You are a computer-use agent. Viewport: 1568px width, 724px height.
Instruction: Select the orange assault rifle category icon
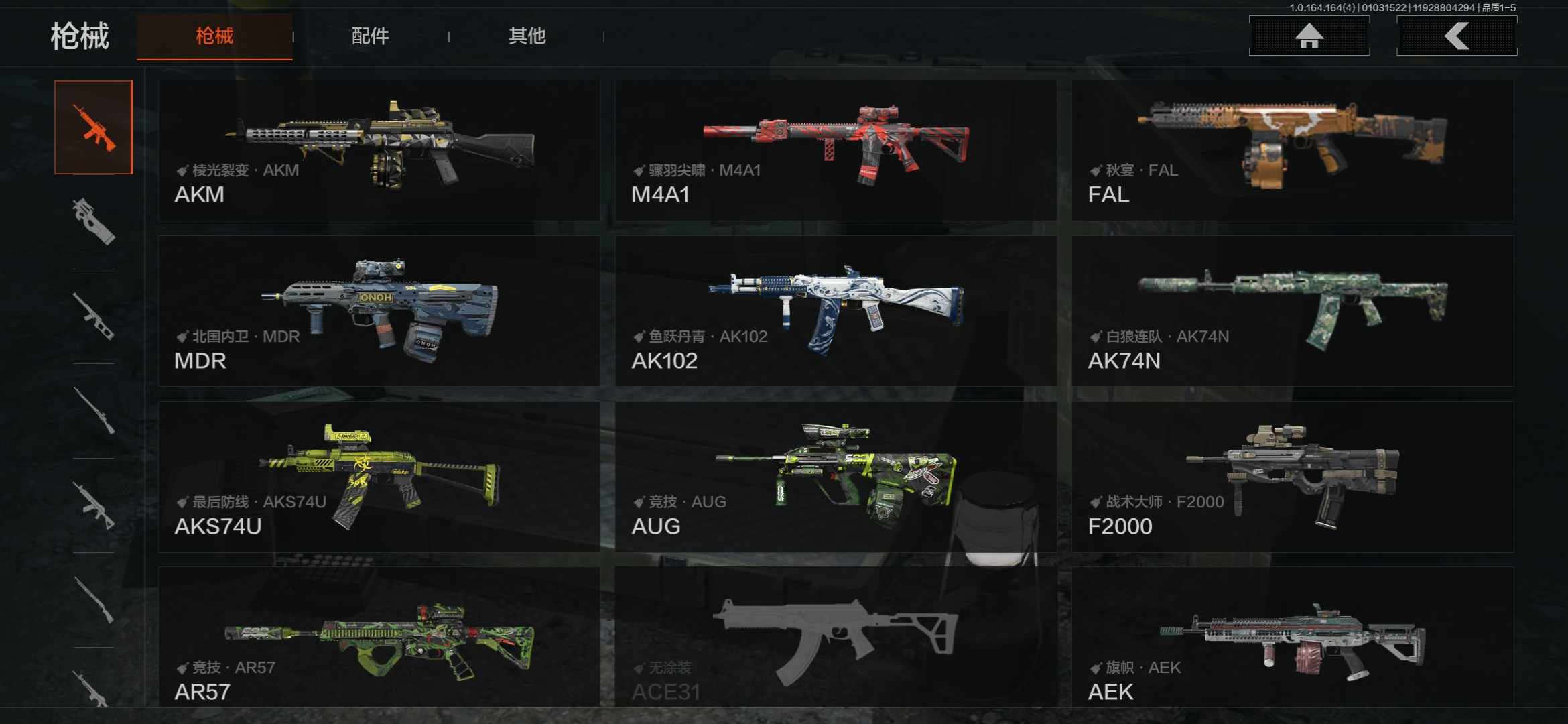(x=94, y=127)
